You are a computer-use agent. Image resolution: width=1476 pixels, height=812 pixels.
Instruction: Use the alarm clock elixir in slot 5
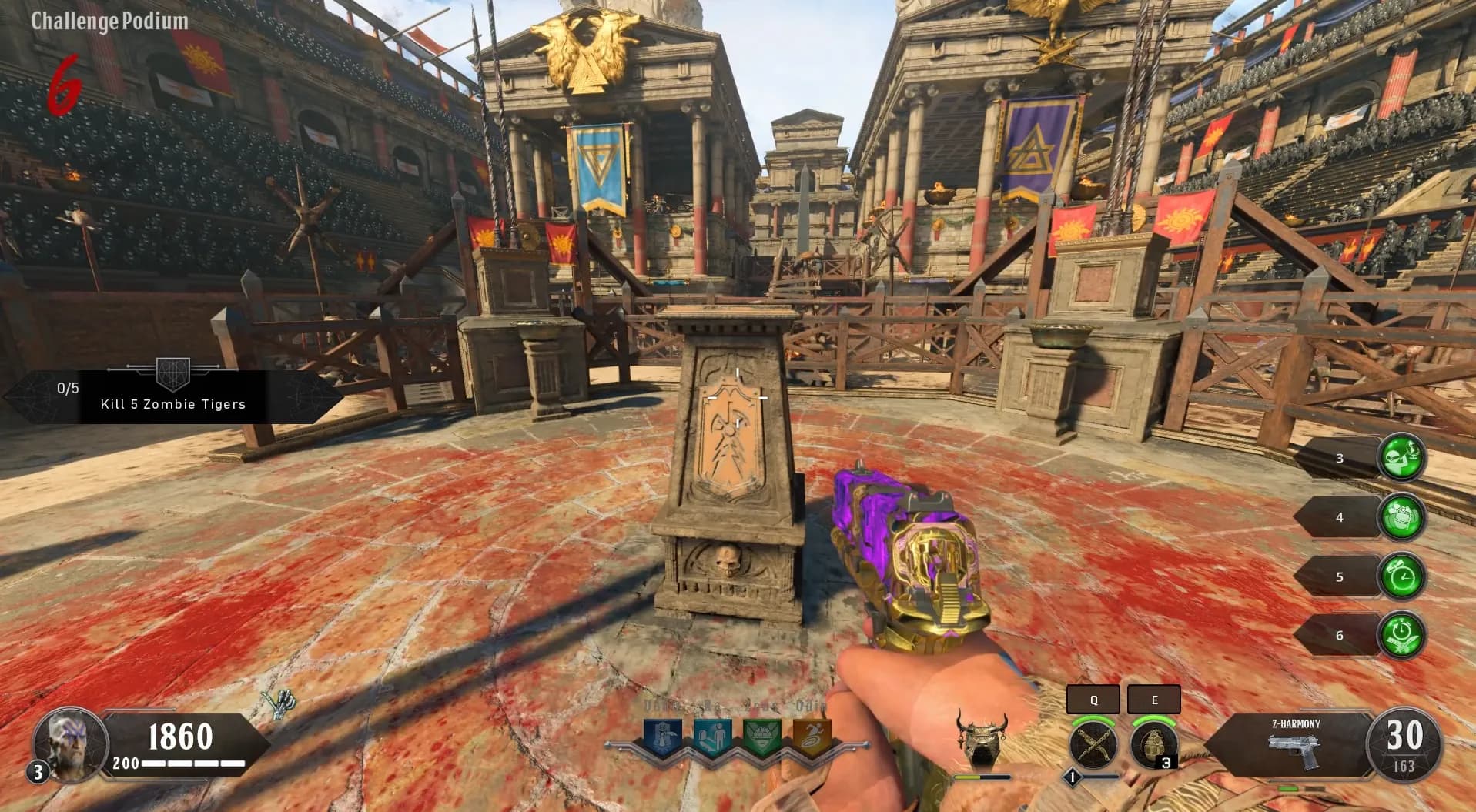tap(1401, 576)
